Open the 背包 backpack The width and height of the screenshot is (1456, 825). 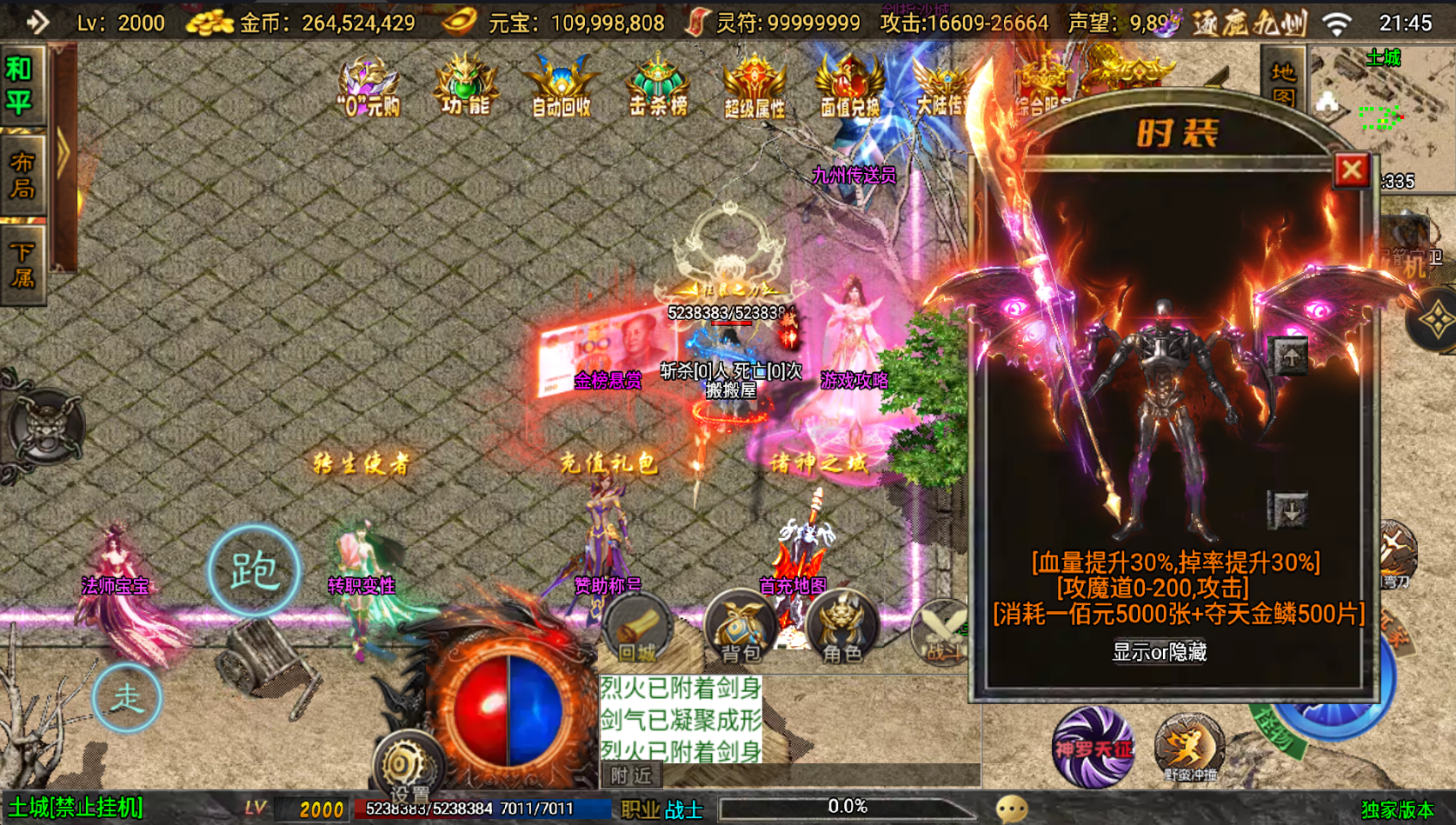tap(739, 626)
